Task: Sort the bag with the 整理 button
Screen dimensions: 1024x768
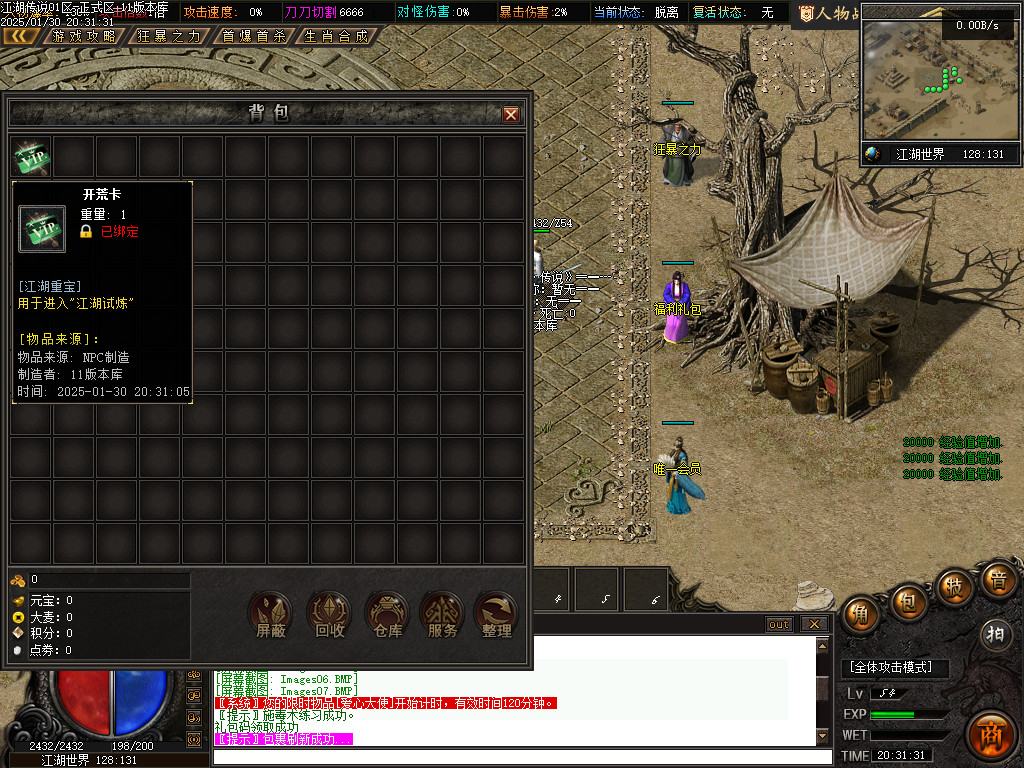Action: coord(497,615)
